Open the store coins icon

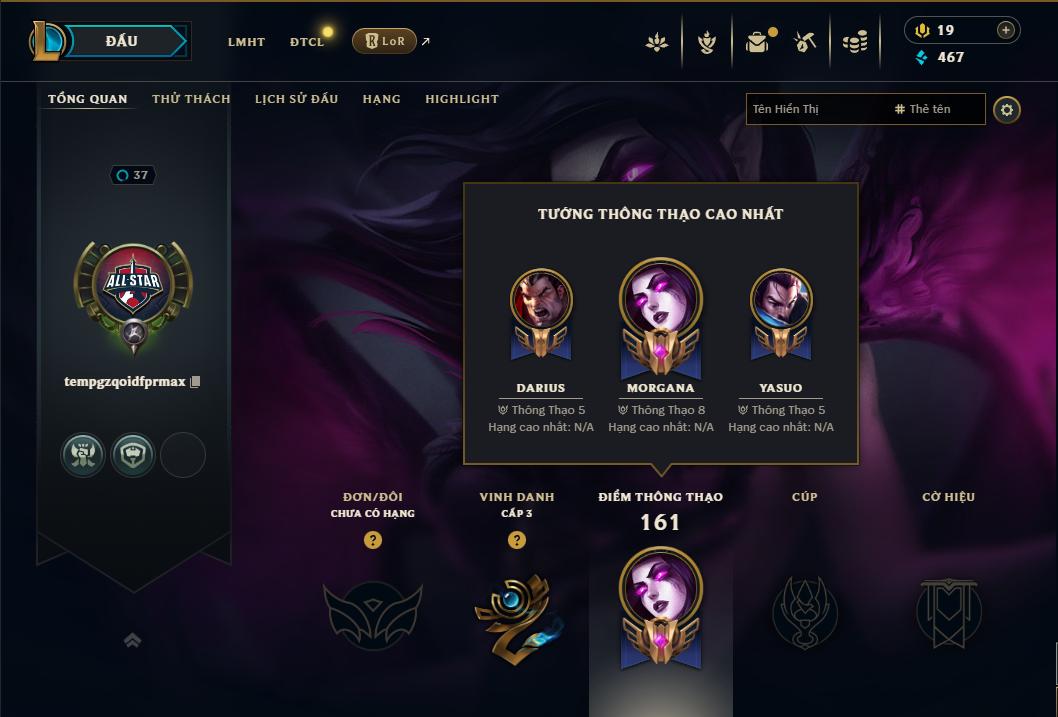point(854,42)
